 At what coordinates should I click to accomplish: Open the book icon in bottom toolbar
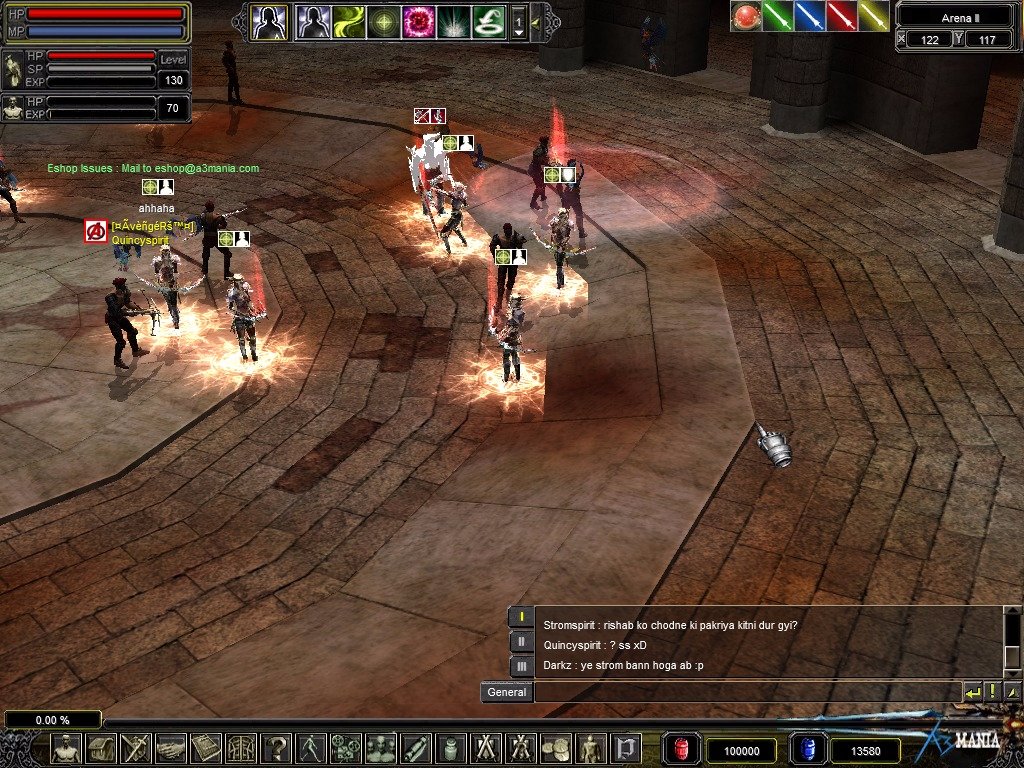[x=206, y=748]
